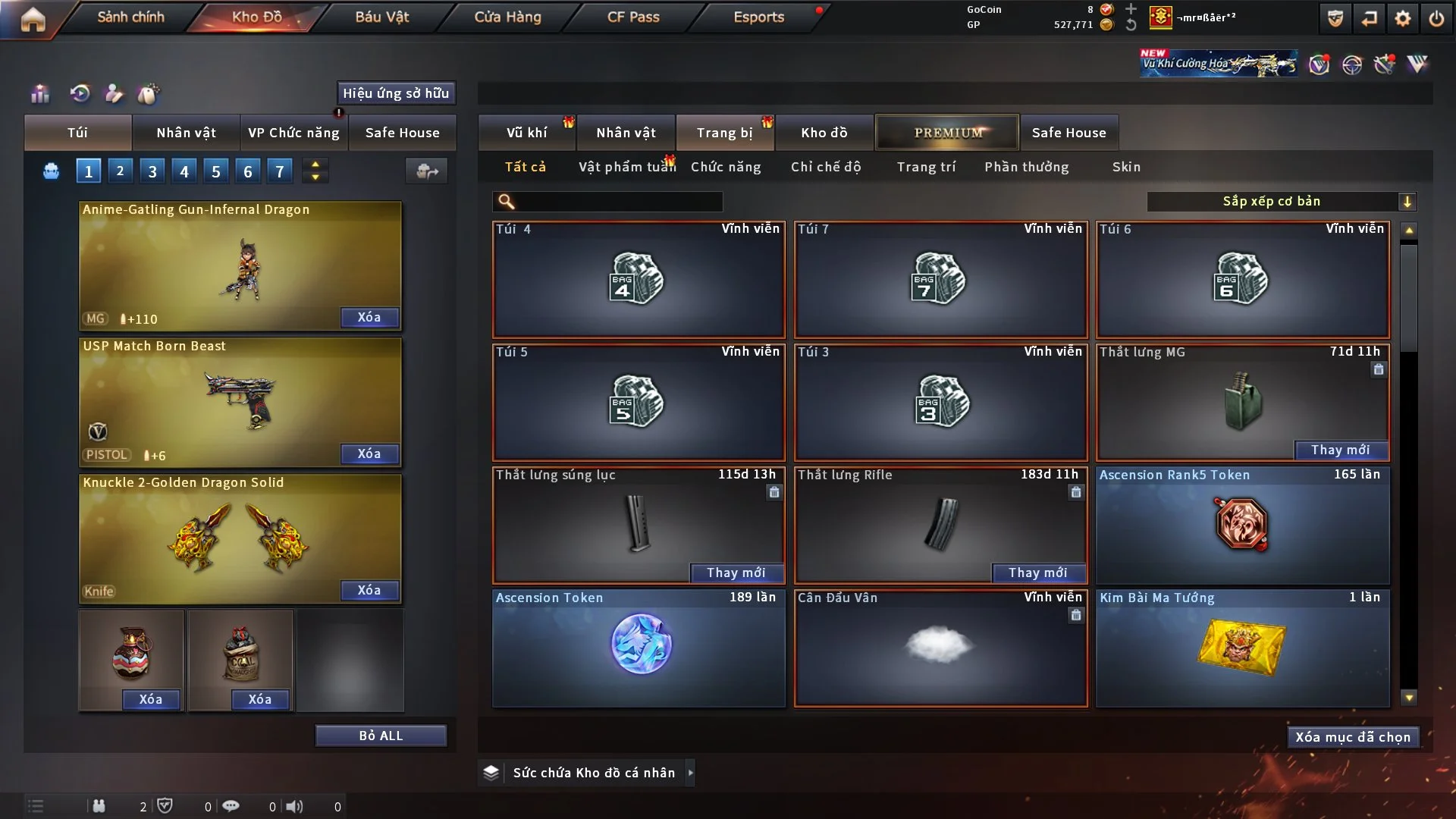Image resolution: width=1456 pixels, height=819 pixels.
Task: Go to Sảnh chính lobby
Action: (x=130, y=17)
